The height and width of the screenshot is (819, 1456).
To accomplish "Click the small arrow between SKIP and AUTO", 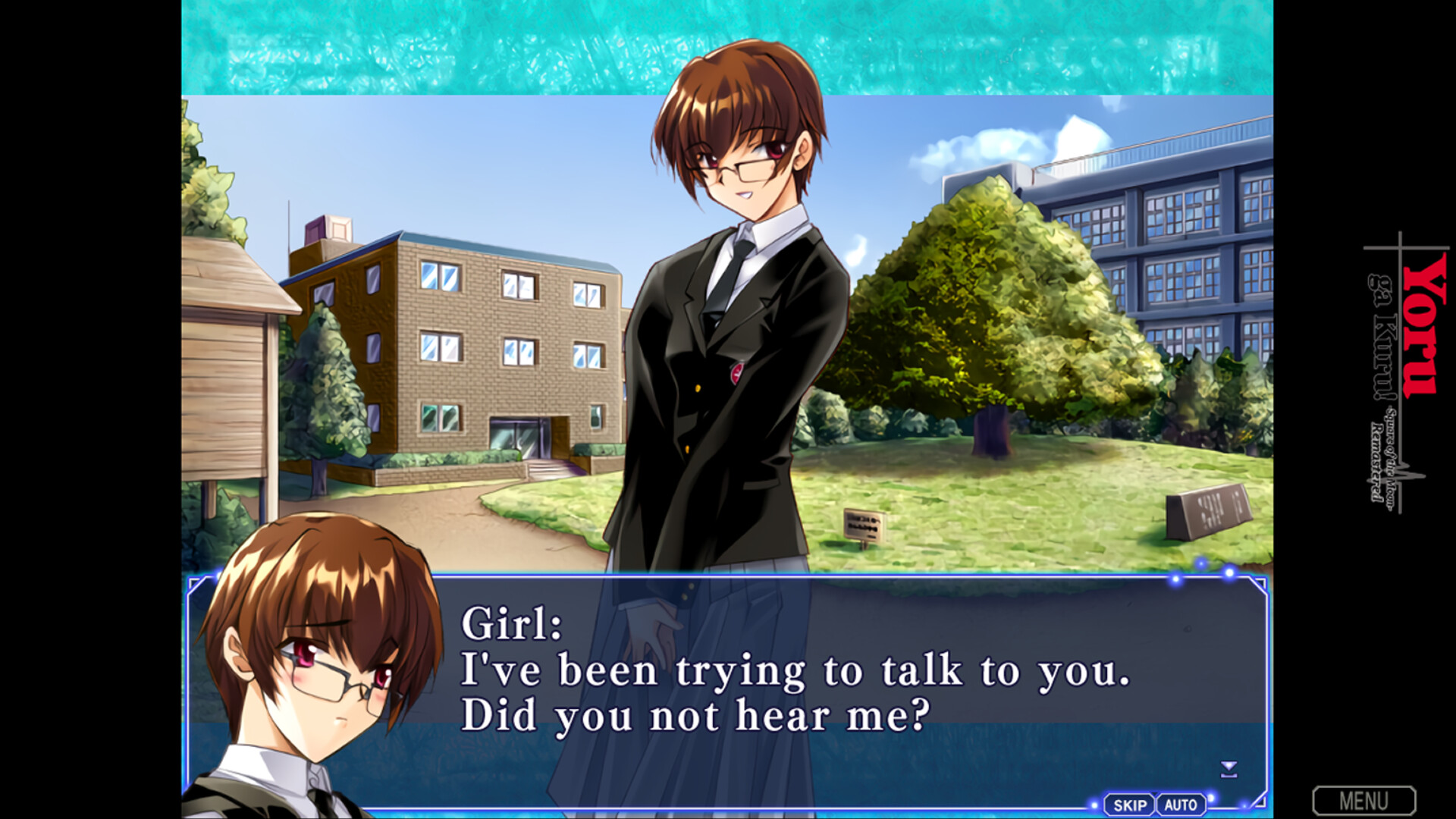I will 1154,795.
